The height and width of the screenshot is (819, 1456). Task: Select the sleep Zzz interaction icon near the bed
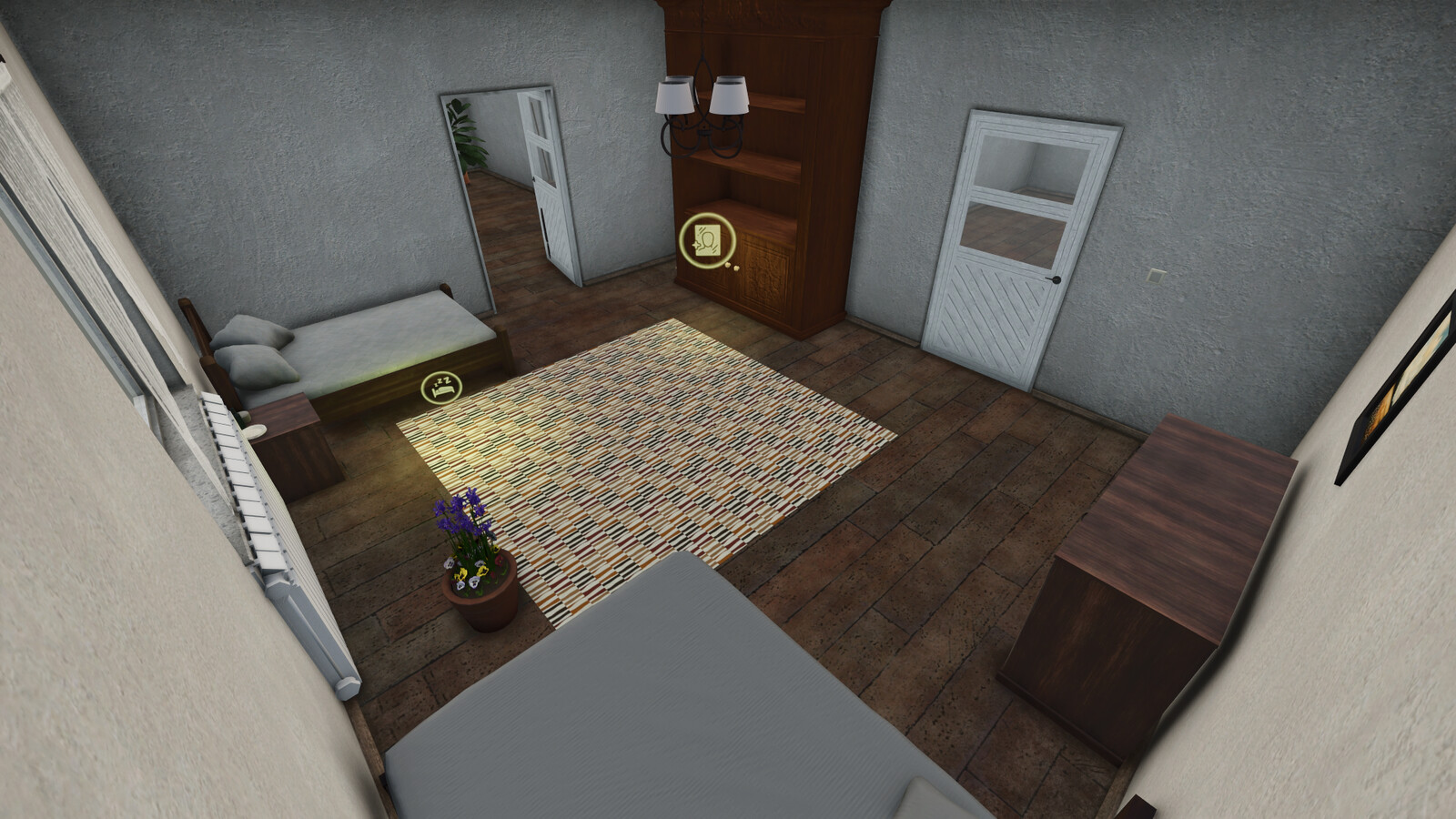[442, 386]
